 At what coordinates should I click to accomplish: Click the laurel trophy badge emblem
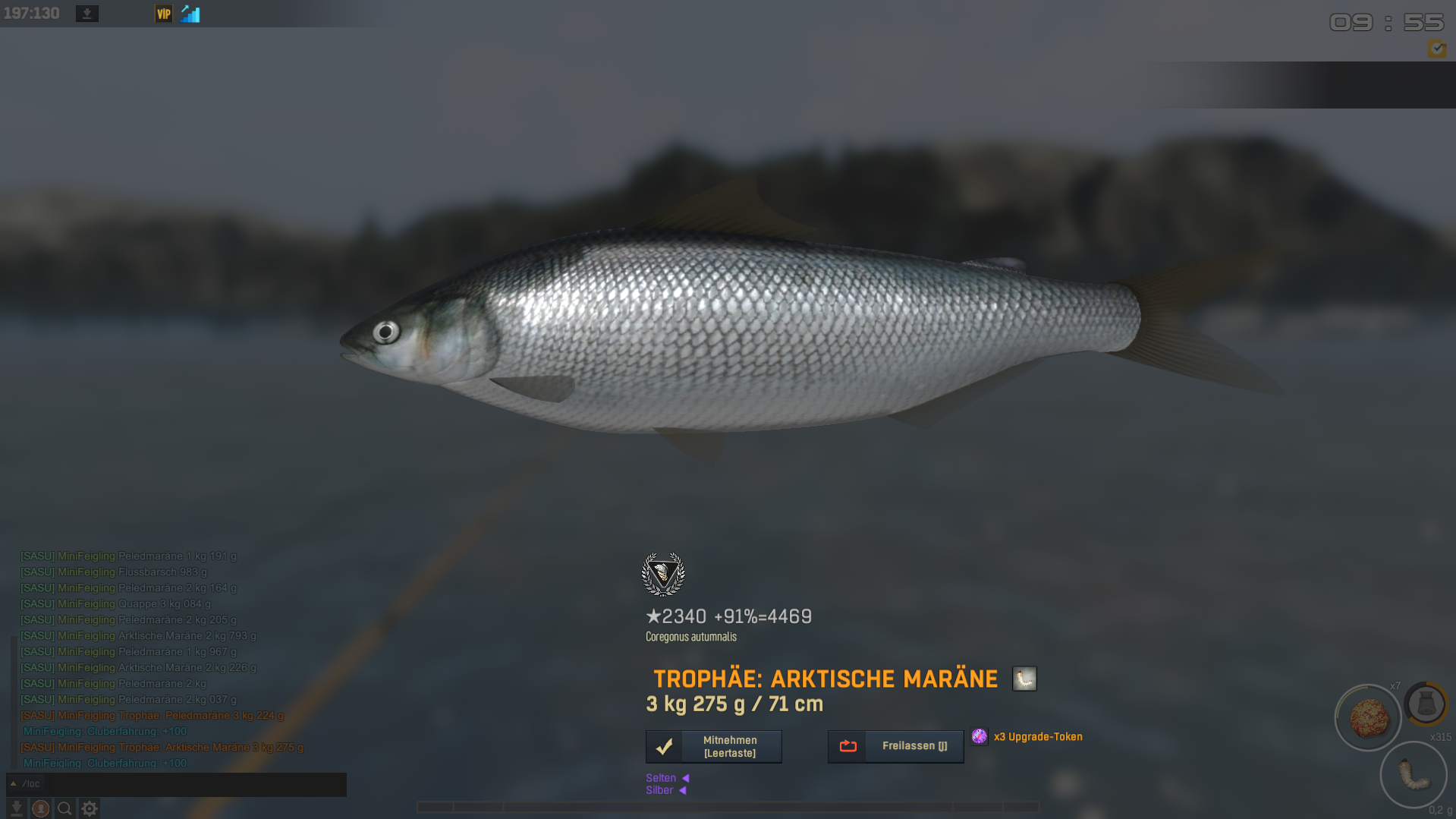663,574
